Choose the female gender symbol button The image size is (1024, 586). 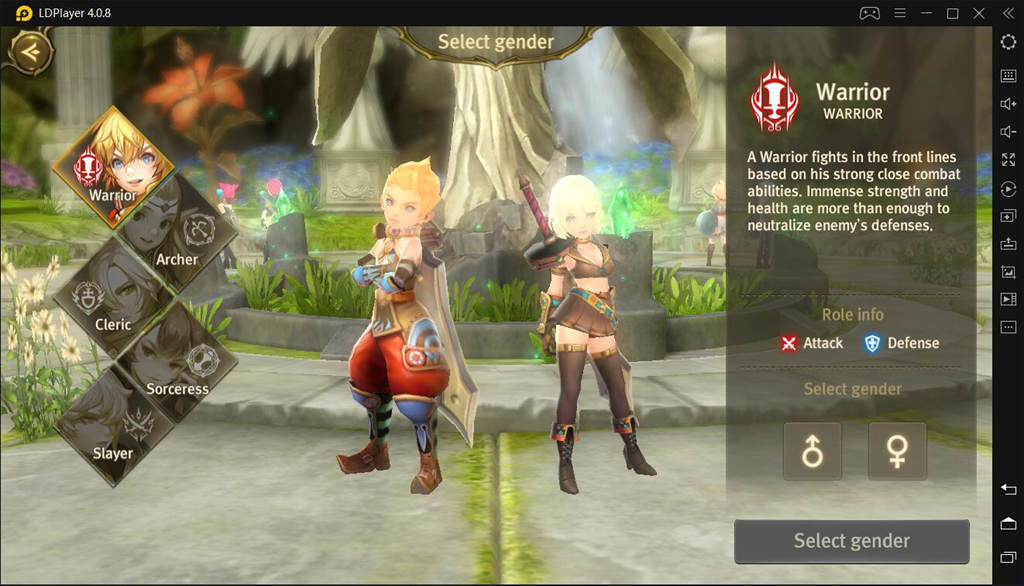coord(897,451)
